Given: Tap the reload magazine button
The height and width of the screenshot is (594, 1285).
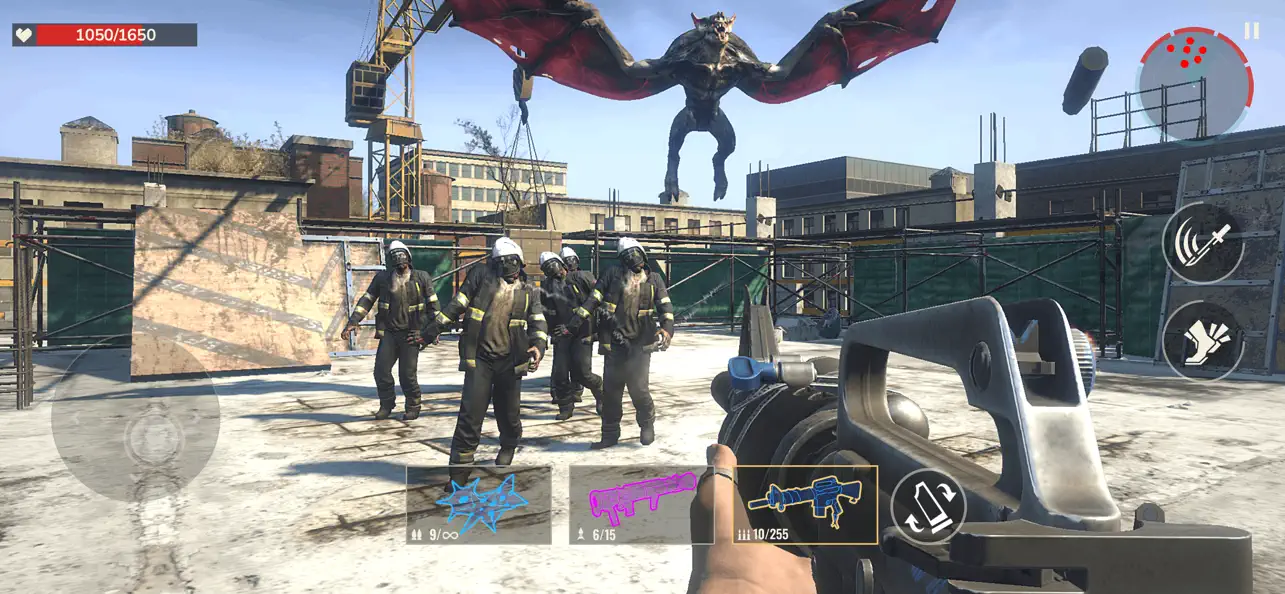Looking at the screenshot, I should [928, 506].
